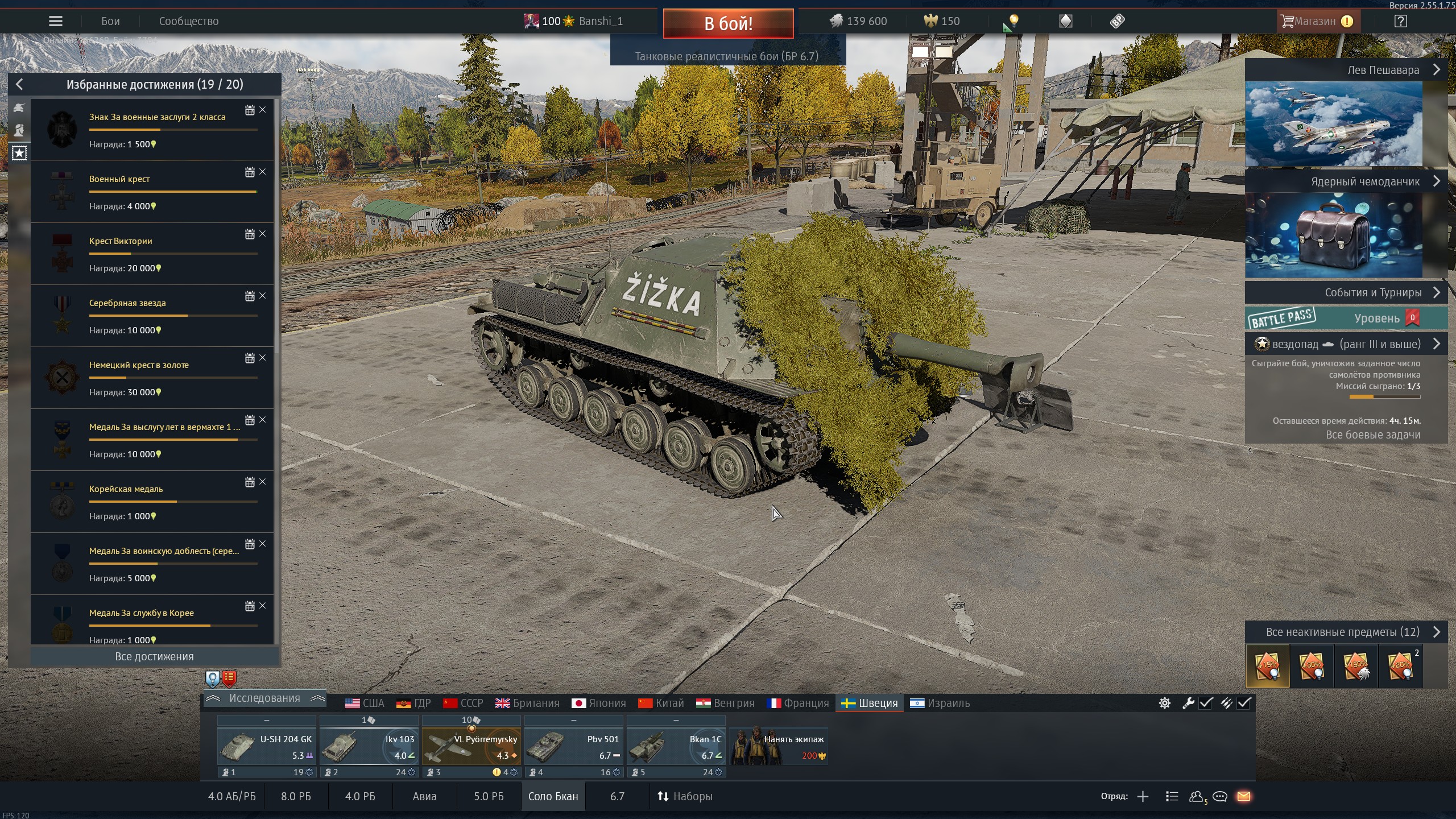Image resolution: width=1456 pixels, height=819 pixels.
Task: View События и Турниры
Action: click(1346, 293)
